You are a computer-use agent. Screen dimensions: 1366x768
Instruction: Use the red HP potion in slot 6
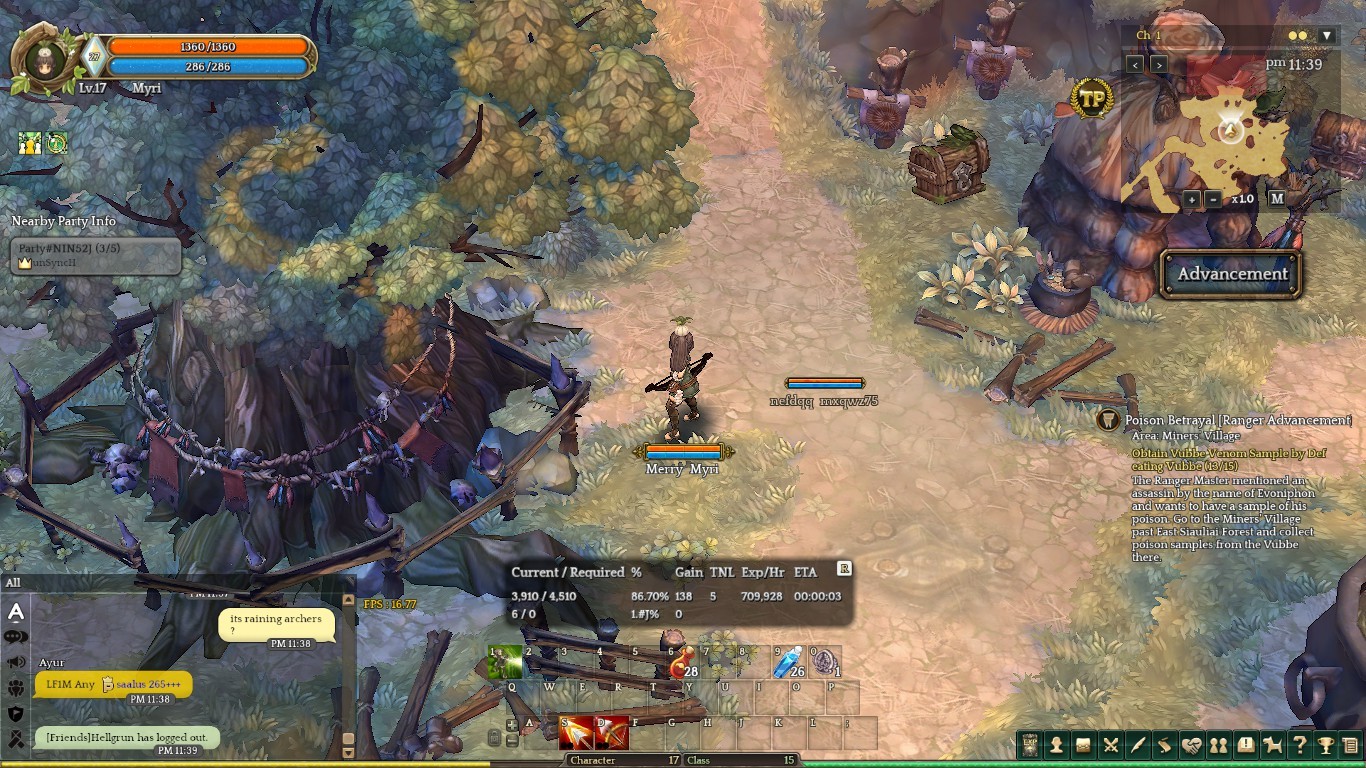(683, 663)
